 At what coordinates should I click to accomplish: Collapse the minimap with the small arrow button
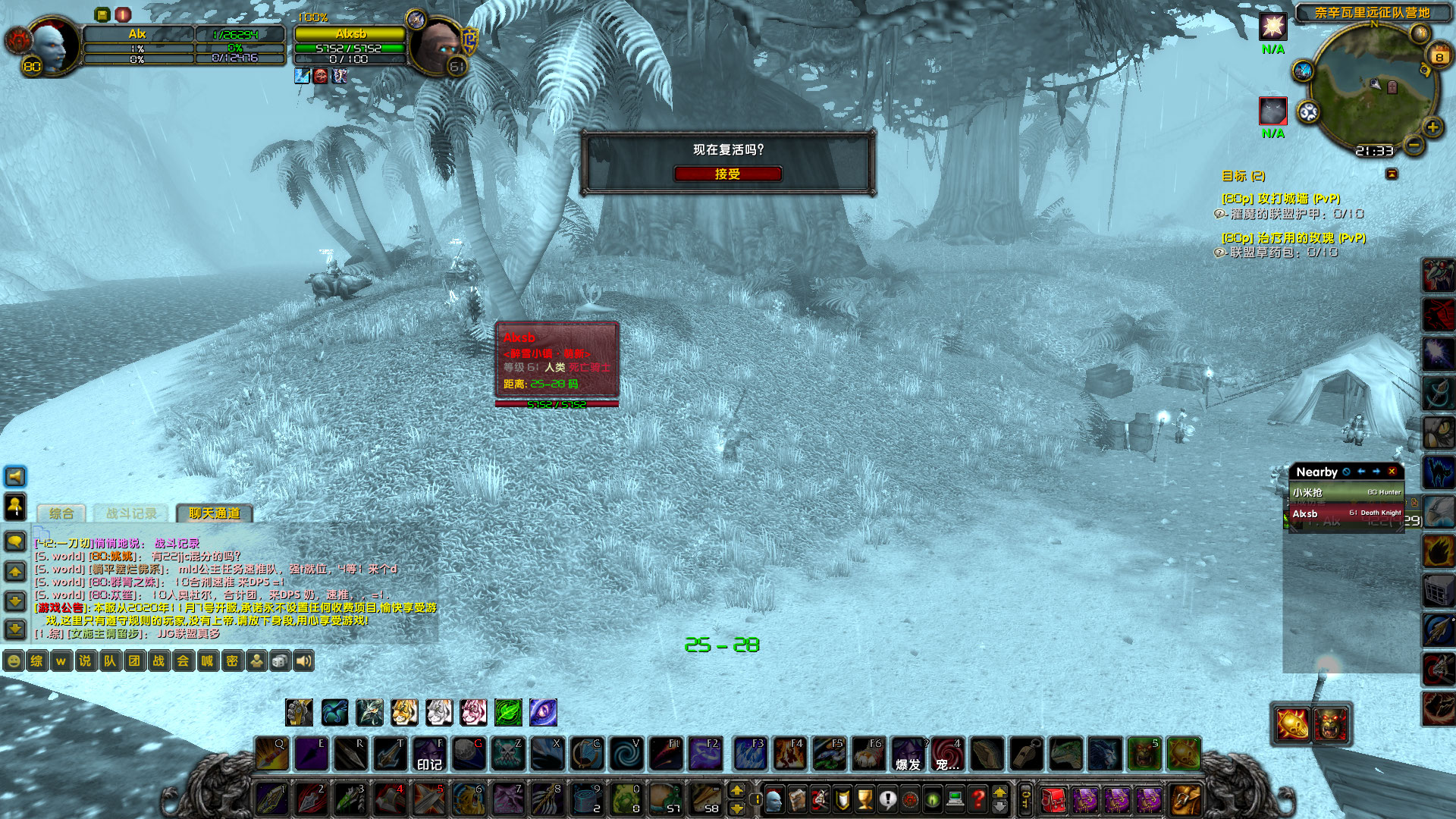pos(1392,174)
